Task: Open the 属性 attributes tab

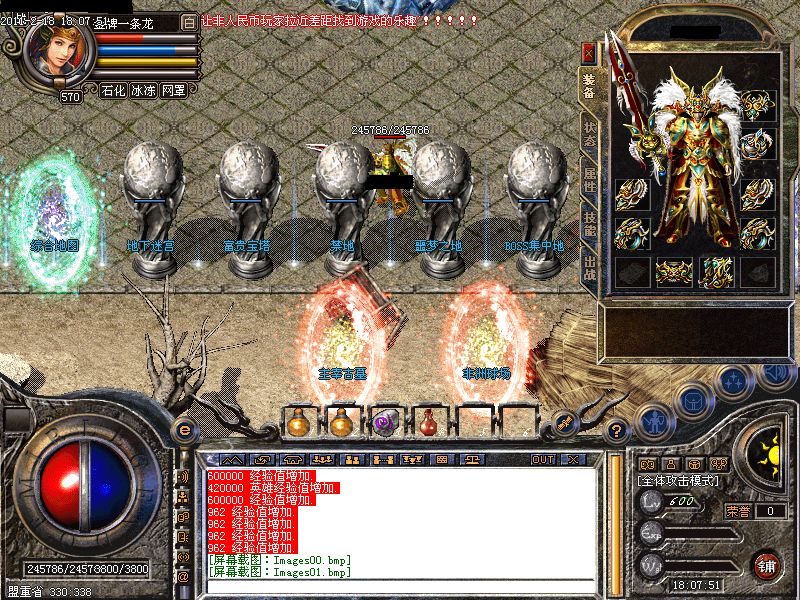Action: pos(589,181)
